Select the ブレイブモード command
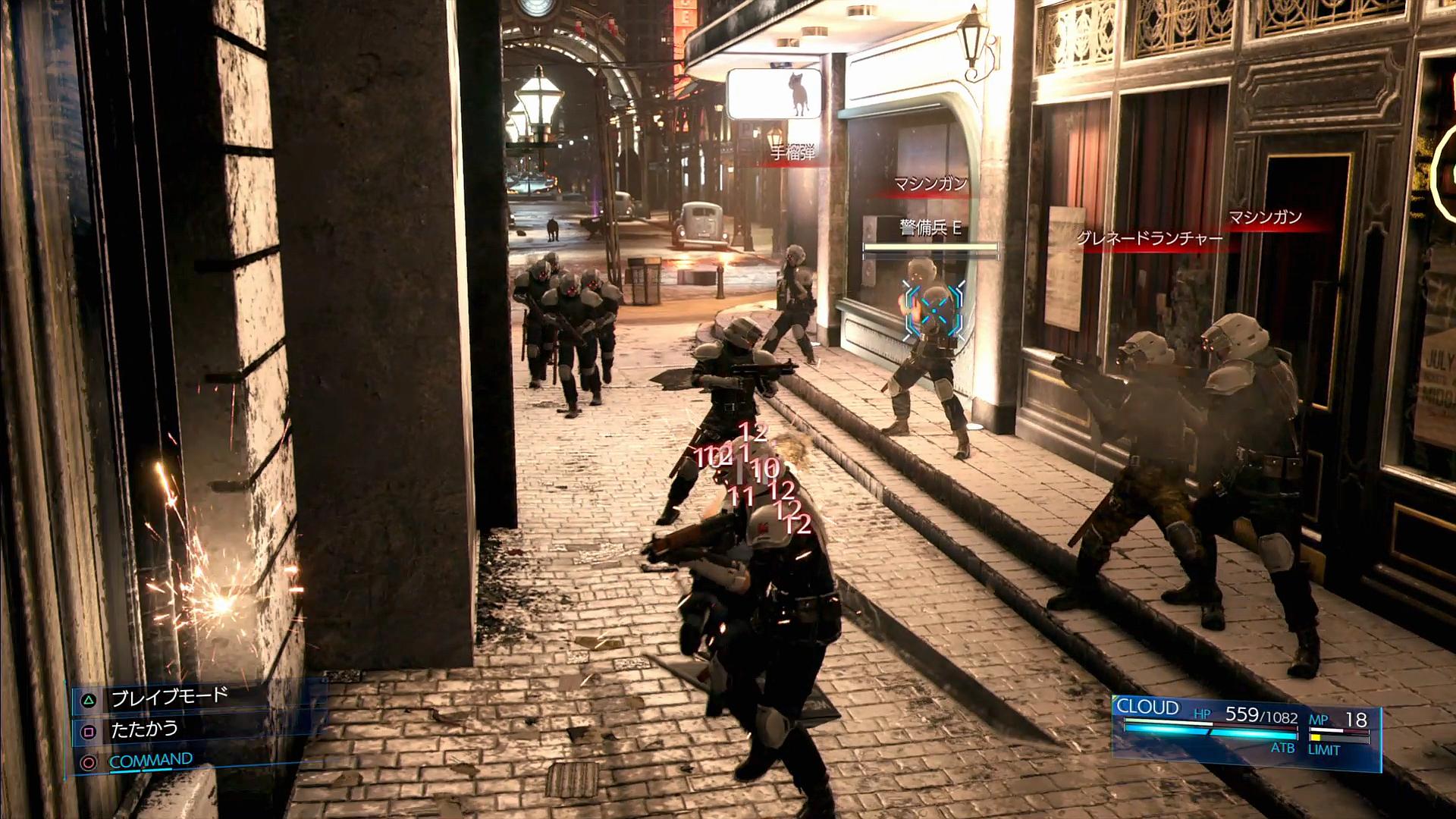Viewport: 1456px width, 819px height. [168, 697]
